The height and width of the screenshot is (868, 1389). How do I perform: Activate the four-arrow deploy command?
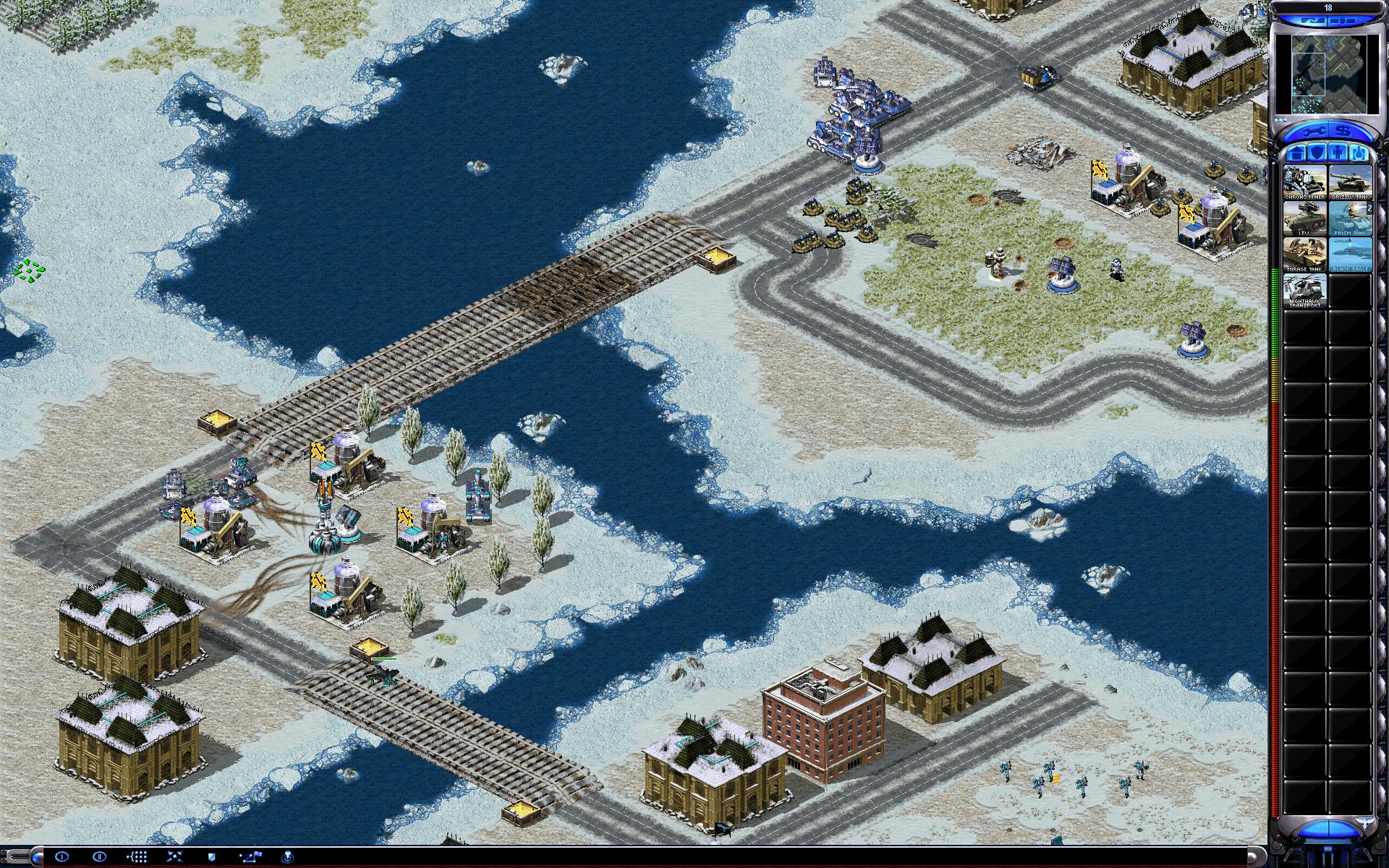tap(174, 856)
